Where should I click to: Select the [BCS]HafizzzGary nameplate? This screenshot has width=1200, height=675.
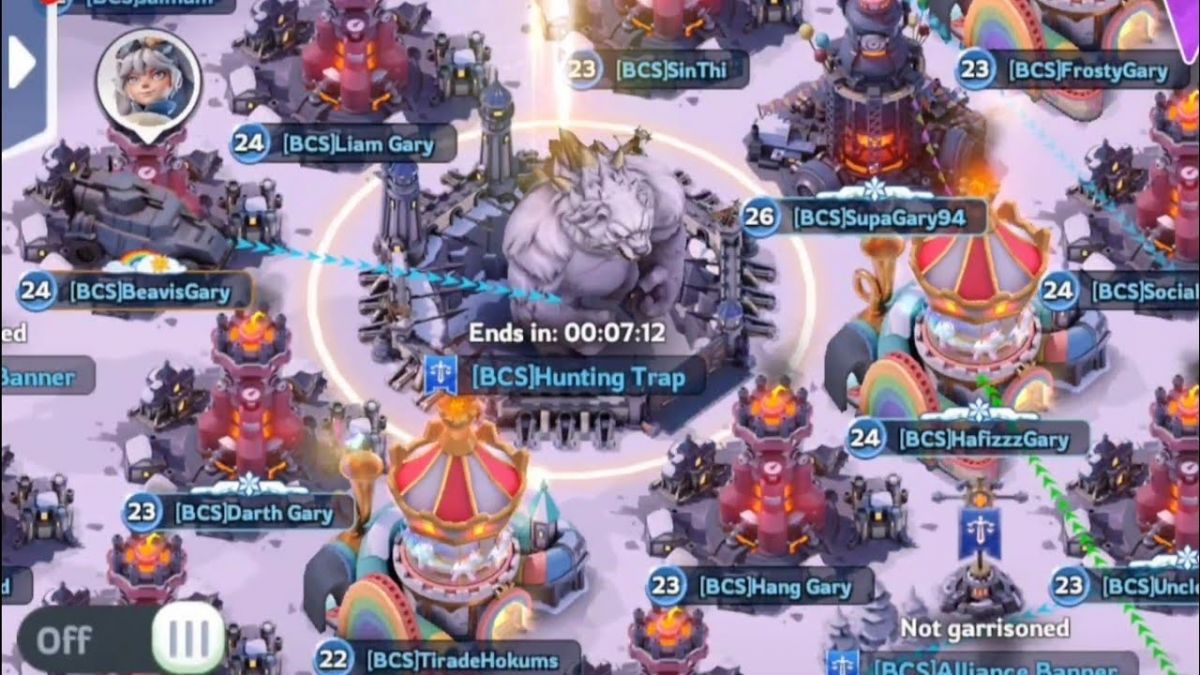(966, 438)
